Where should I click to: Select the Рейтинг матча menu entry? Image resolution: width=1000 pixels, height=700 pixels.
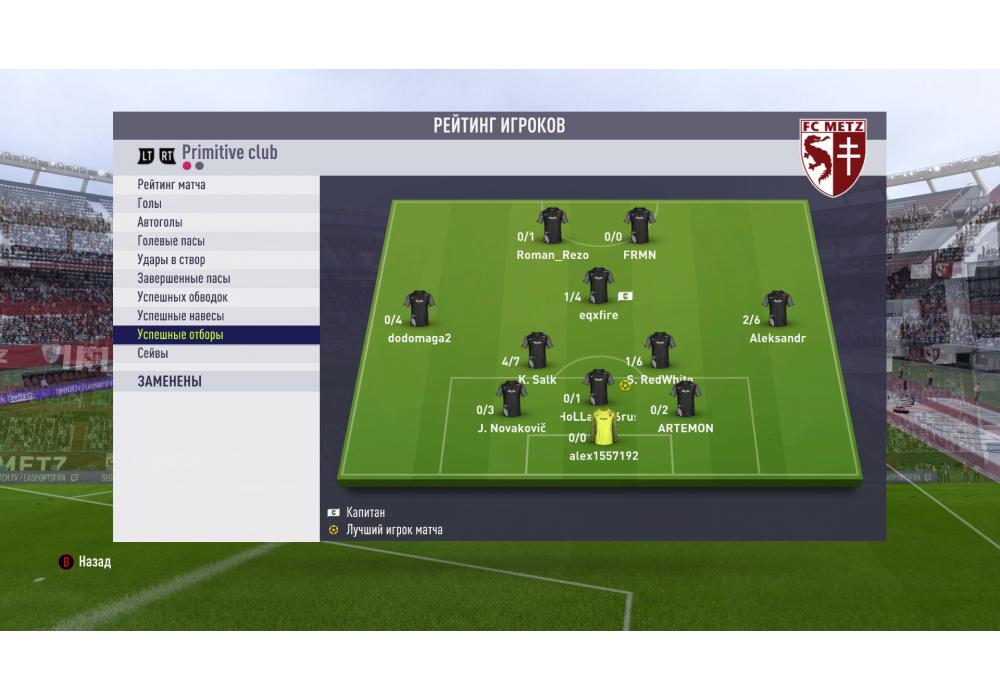172,185
